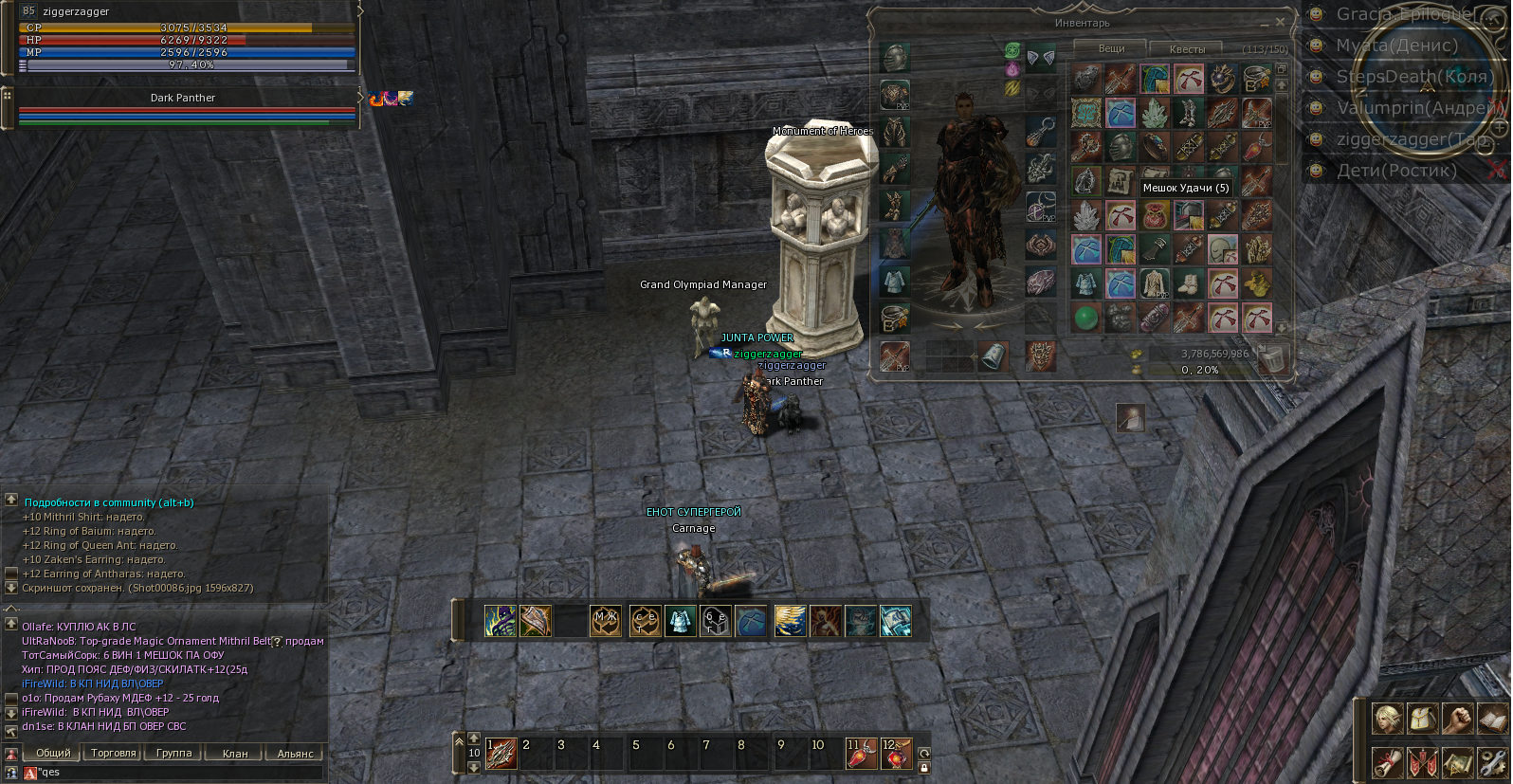Show the Общий chat tab
The image size is (1513, 784).
[x=53, y=753]
